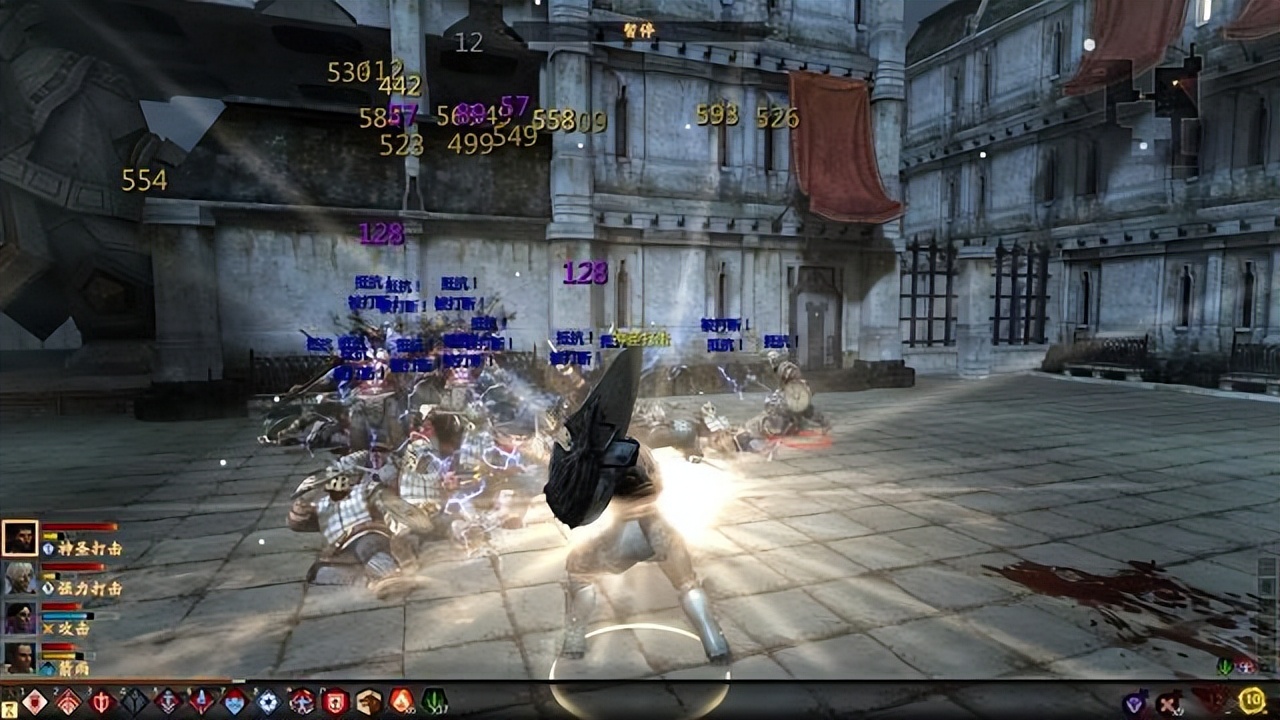Viewport: 1280px width, 720px height.
Task: Use the red crossed-bandage injury kit
Action: click(x=1167, y=703)
